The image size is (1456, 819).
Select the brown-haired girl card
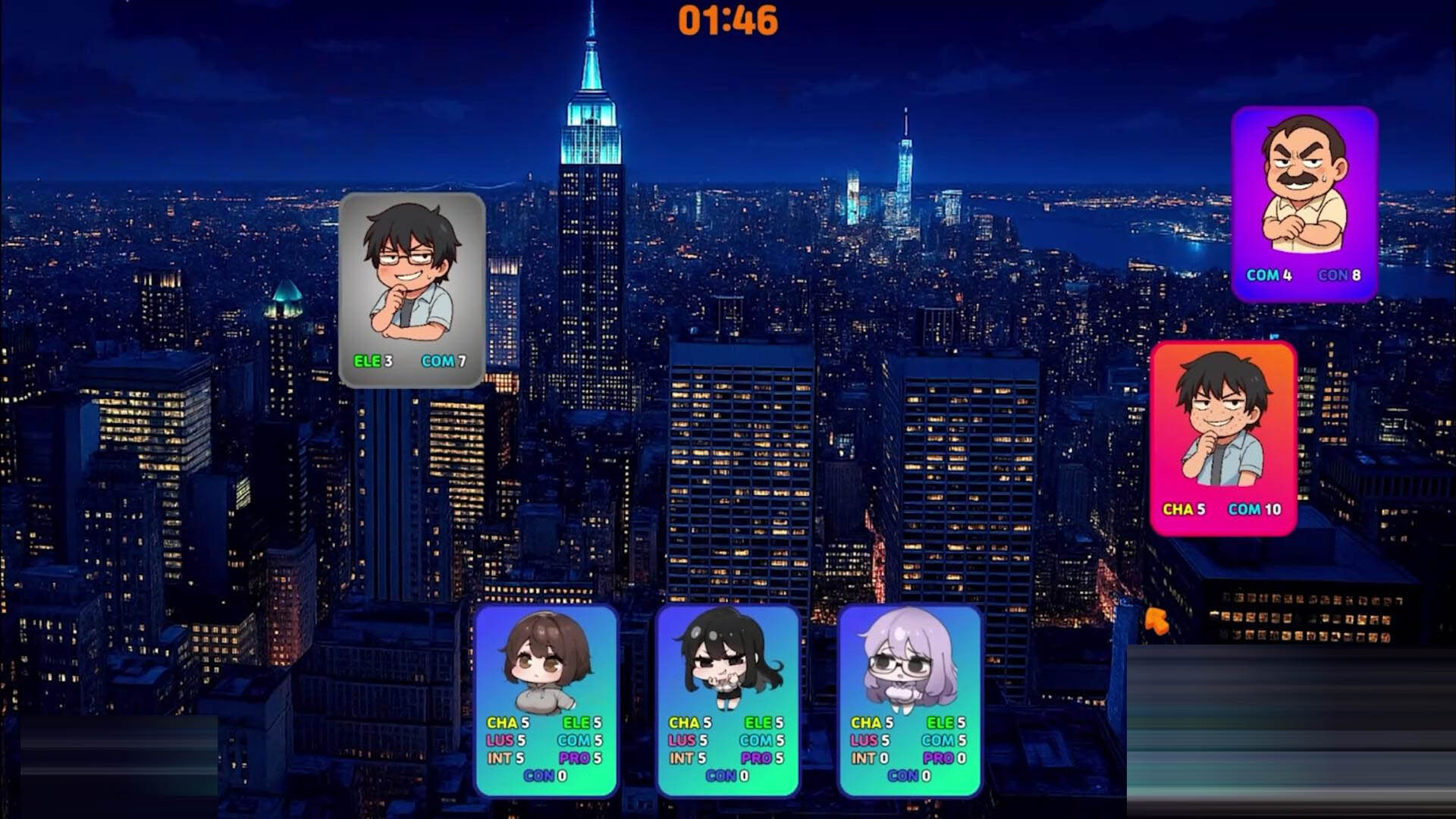coord(545,699)
